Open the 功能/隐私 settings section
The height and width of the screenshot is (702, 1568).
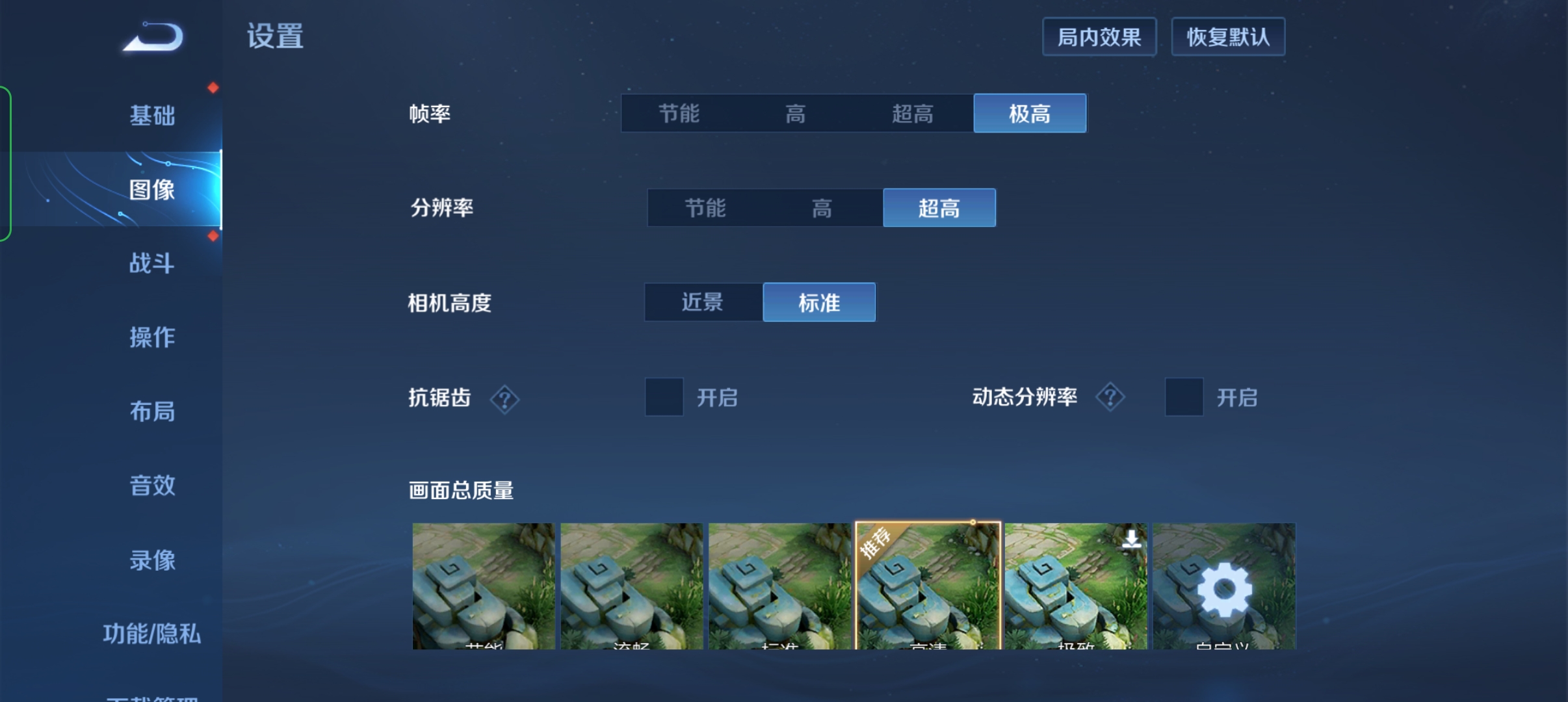click(x=153, y=634)
